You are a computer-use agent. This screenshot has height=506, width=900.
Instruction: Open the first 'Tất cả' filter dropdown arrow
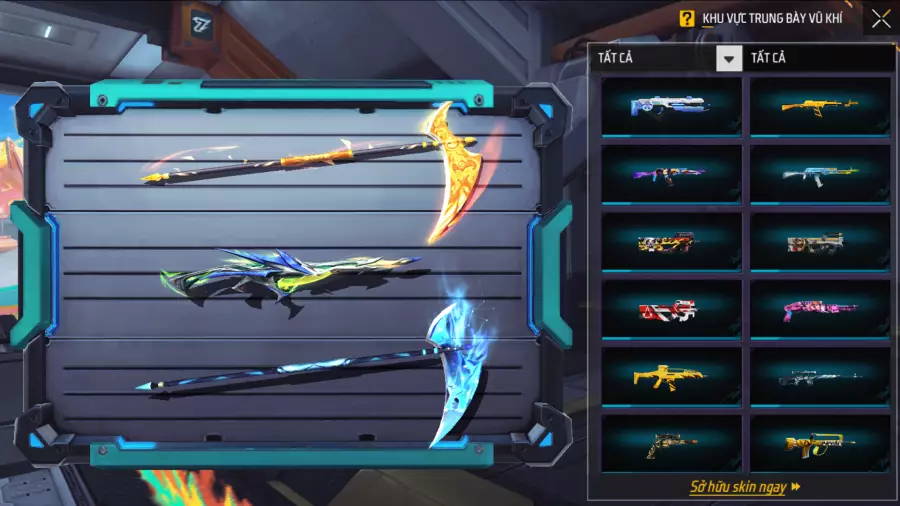click(x=729, y=58)
